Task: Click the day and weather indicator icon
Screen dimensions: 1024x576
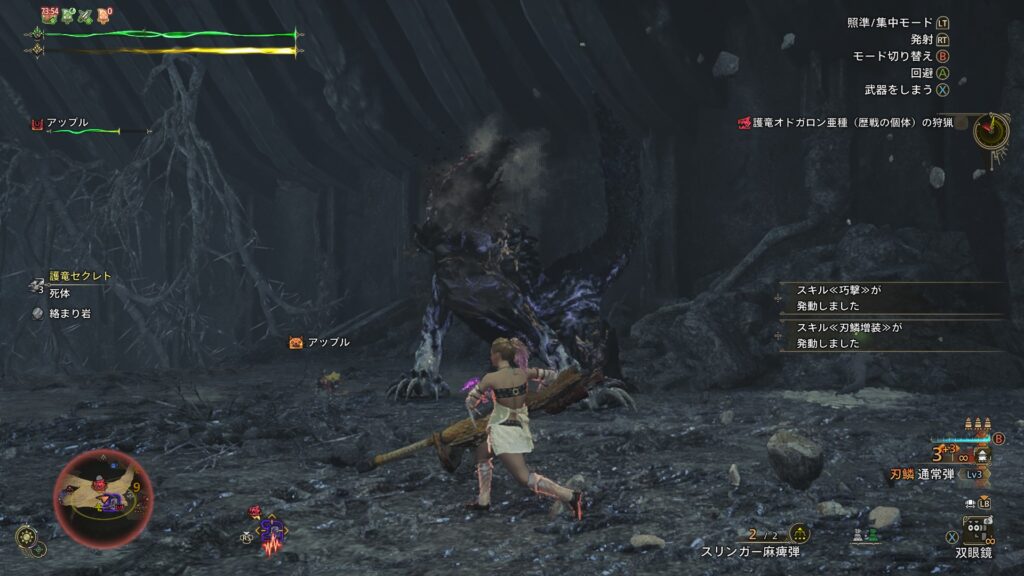Action: tap(28, 538)
